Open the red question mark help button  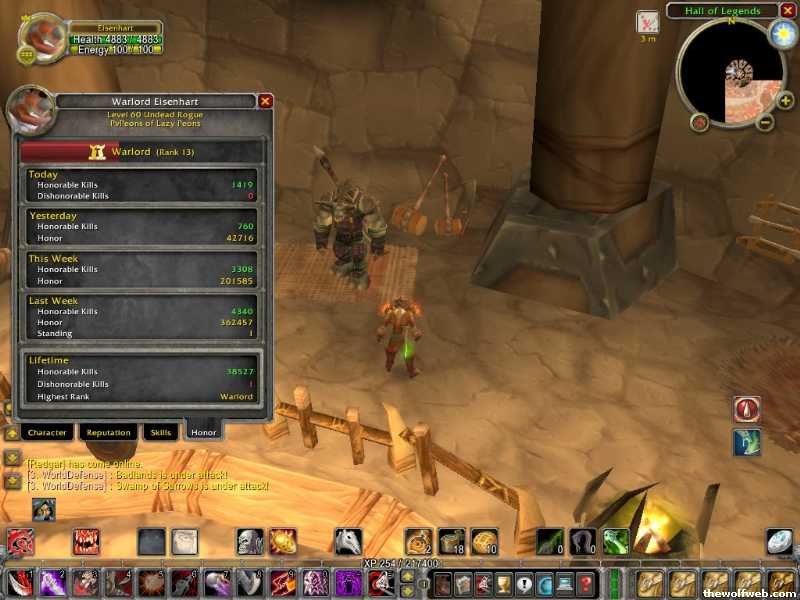click(586, 583)
